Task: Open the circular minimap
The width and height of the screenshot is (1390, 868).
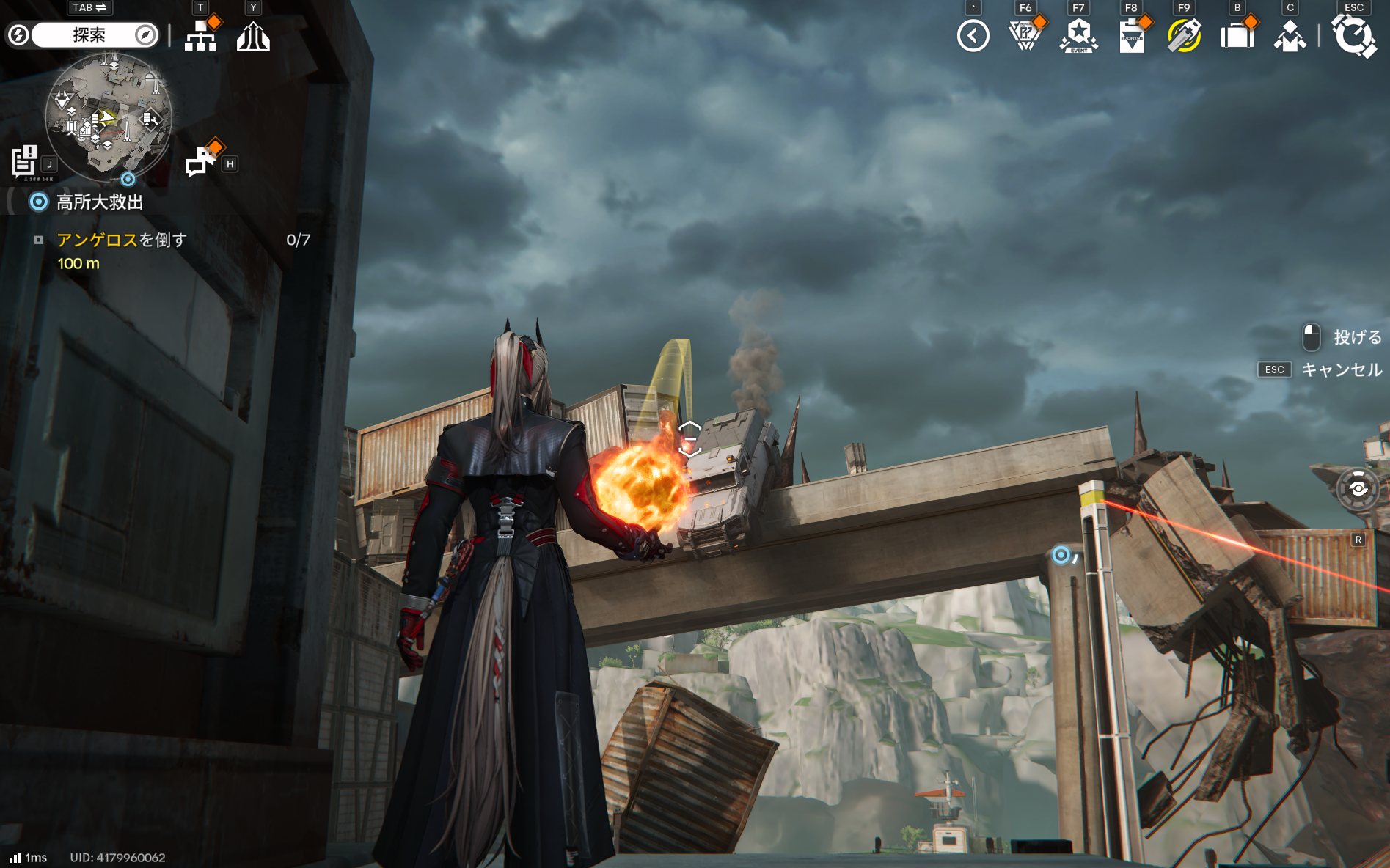Action: coord(109,117)
